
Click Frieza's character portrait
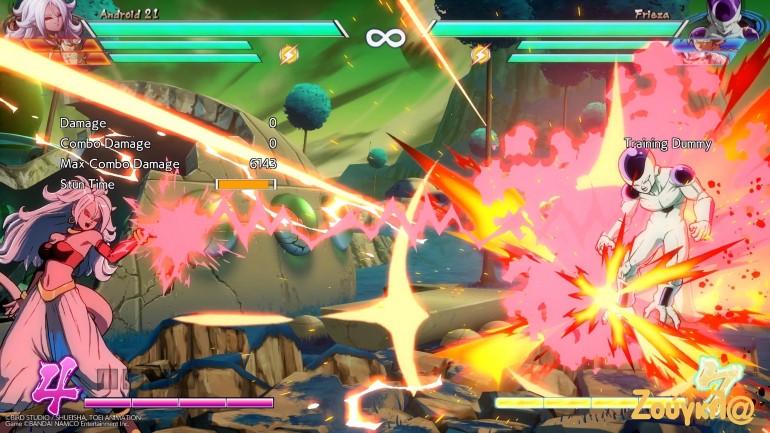729,24
